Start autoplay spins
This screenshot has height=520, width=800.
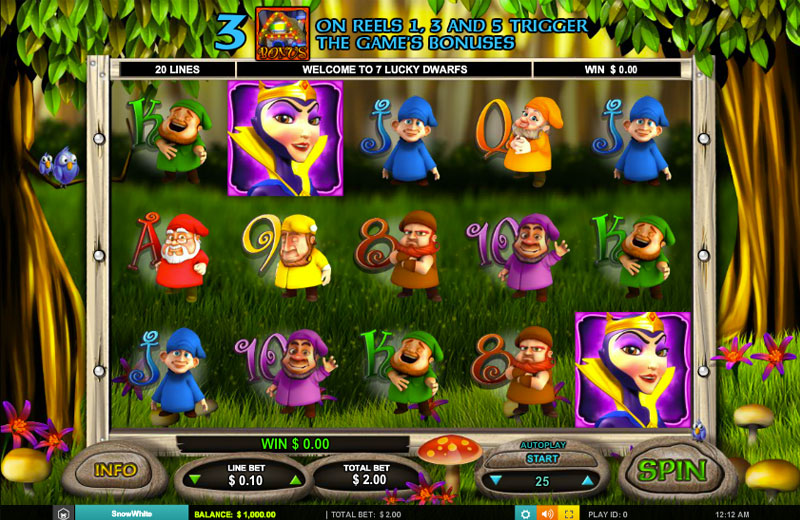(x=541, y=459)
